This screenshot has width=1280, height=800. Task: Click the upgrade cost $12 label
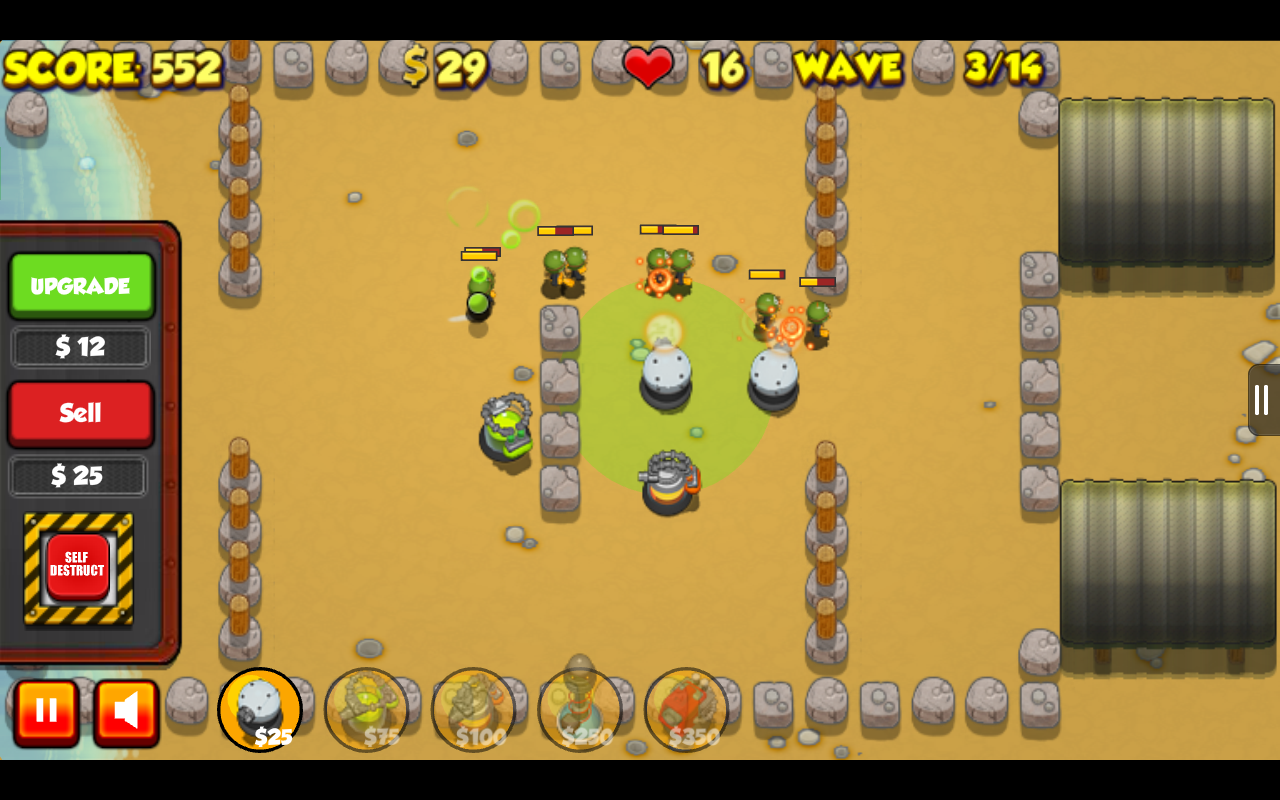pos(80,348)
